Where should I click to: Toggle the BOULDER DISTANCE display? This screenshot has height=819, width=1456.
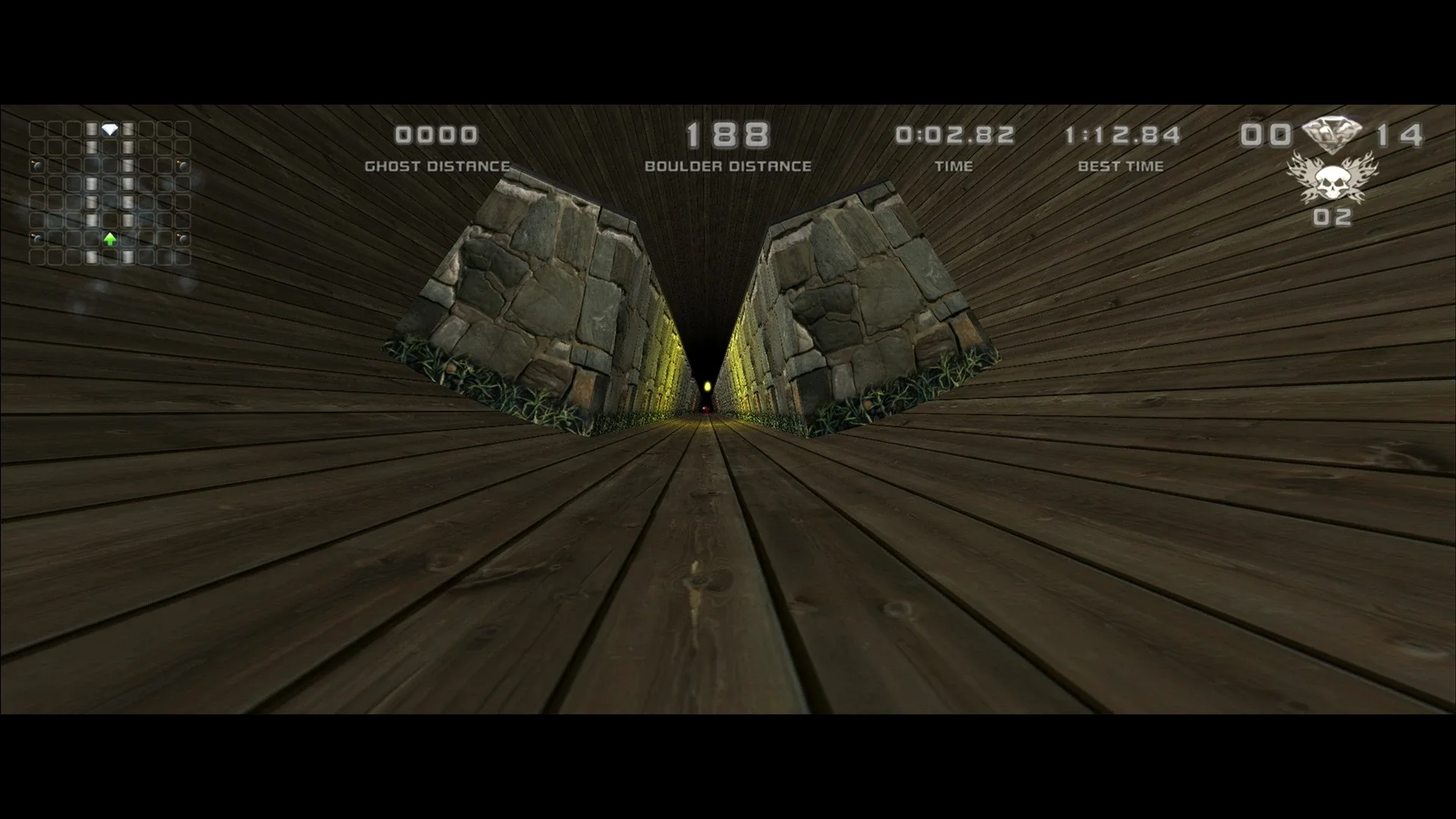pos(729,167)
